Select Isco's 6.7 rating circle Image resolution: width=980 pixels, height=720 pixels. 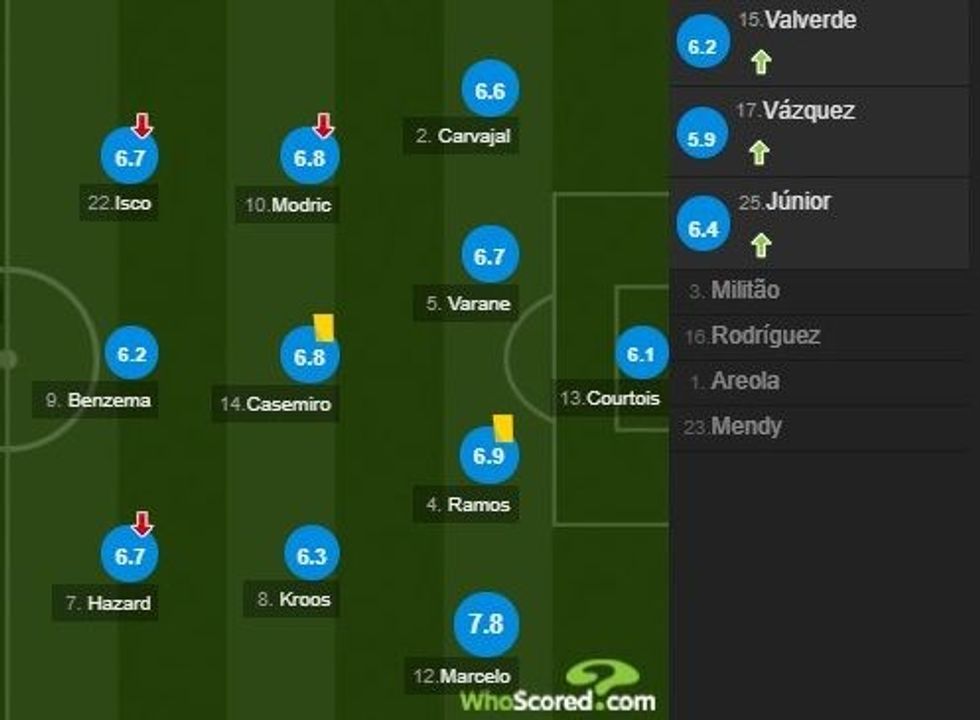pos(130,158)
